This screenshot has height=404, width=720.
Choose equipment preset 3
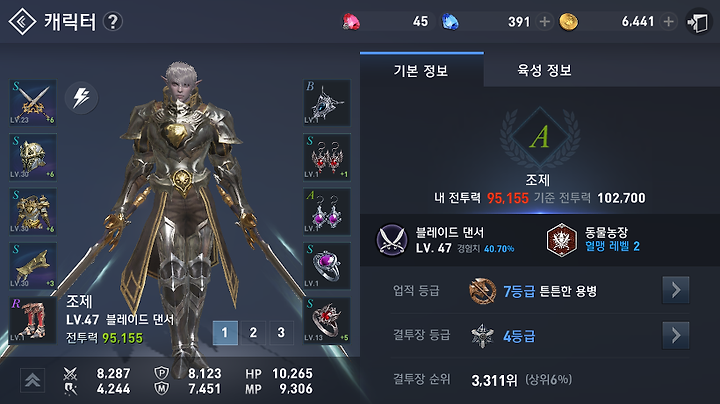[282, 333]
